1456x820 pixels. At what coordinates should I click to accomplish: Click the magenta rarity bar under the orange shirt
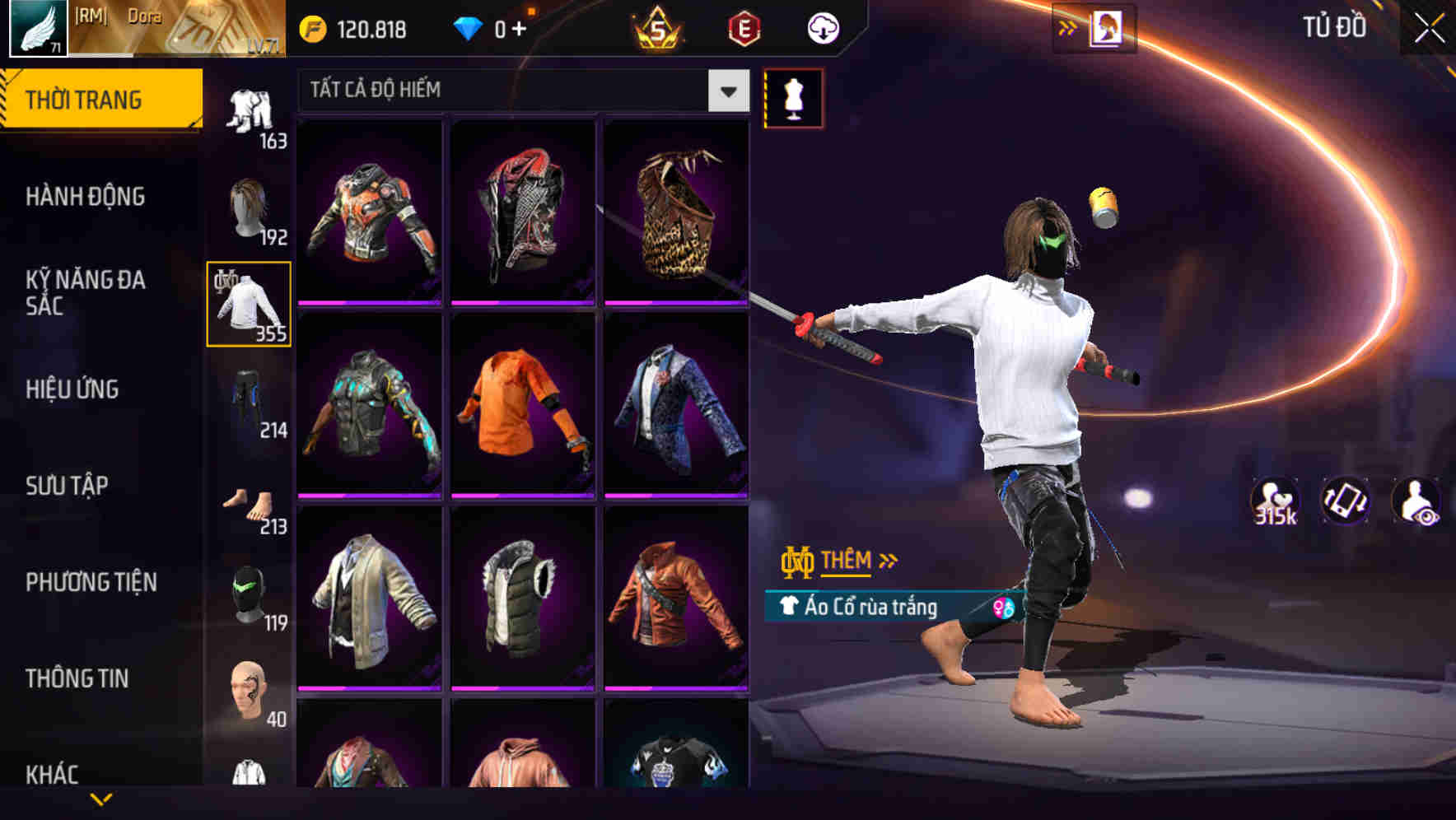pos(522,495)
